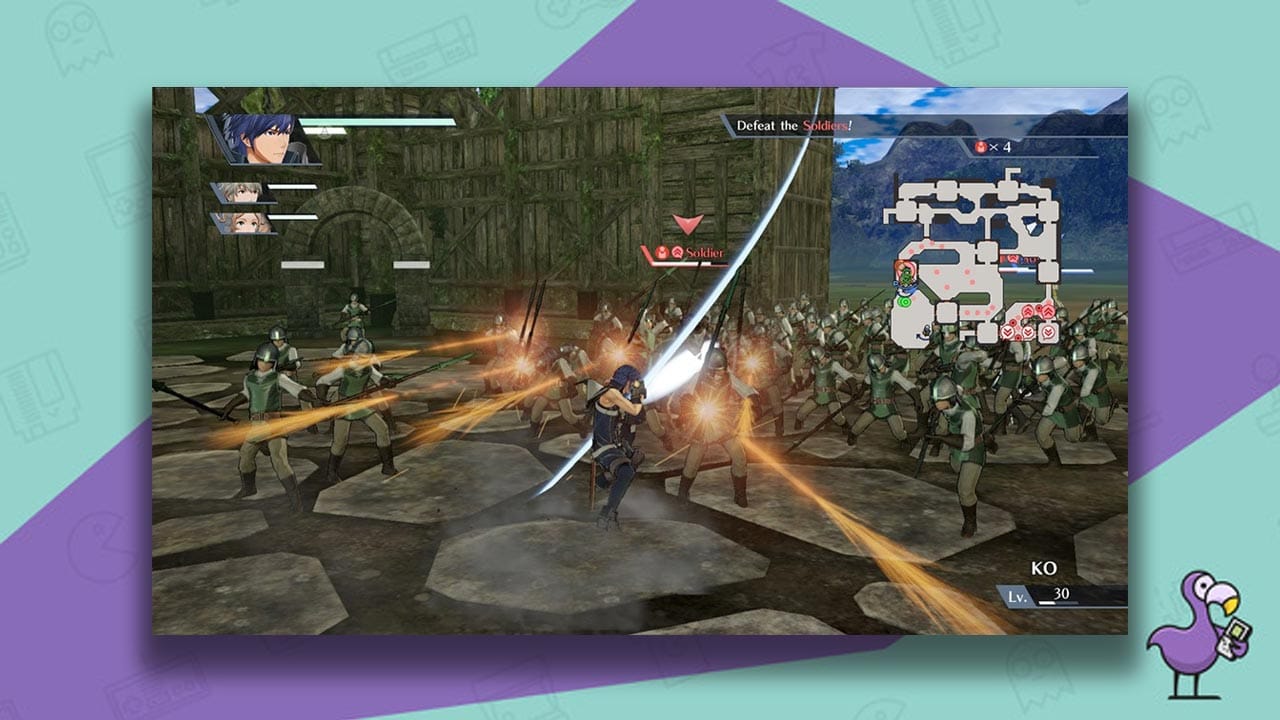This screenshot has height=720, width=1280.
Task: Select a red double-chevron enemy icon on minimap
Action: (x=1027, y=312)
